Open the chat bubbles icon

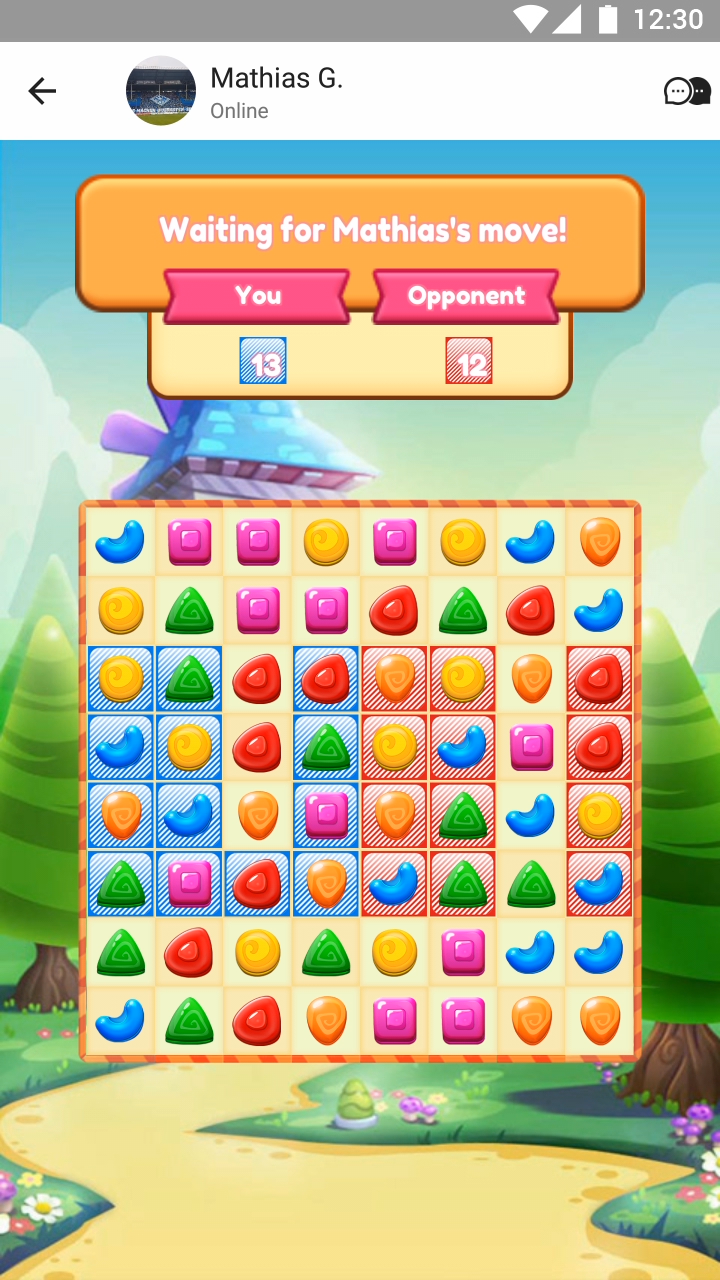687,92
